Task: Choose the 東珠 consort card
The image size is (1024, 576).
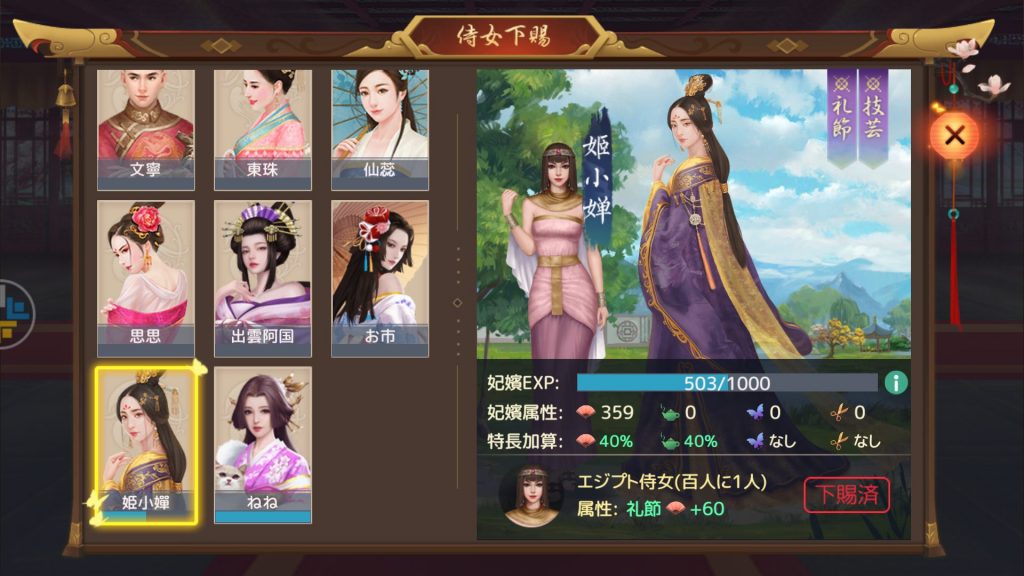Action: tap(262, 128)
